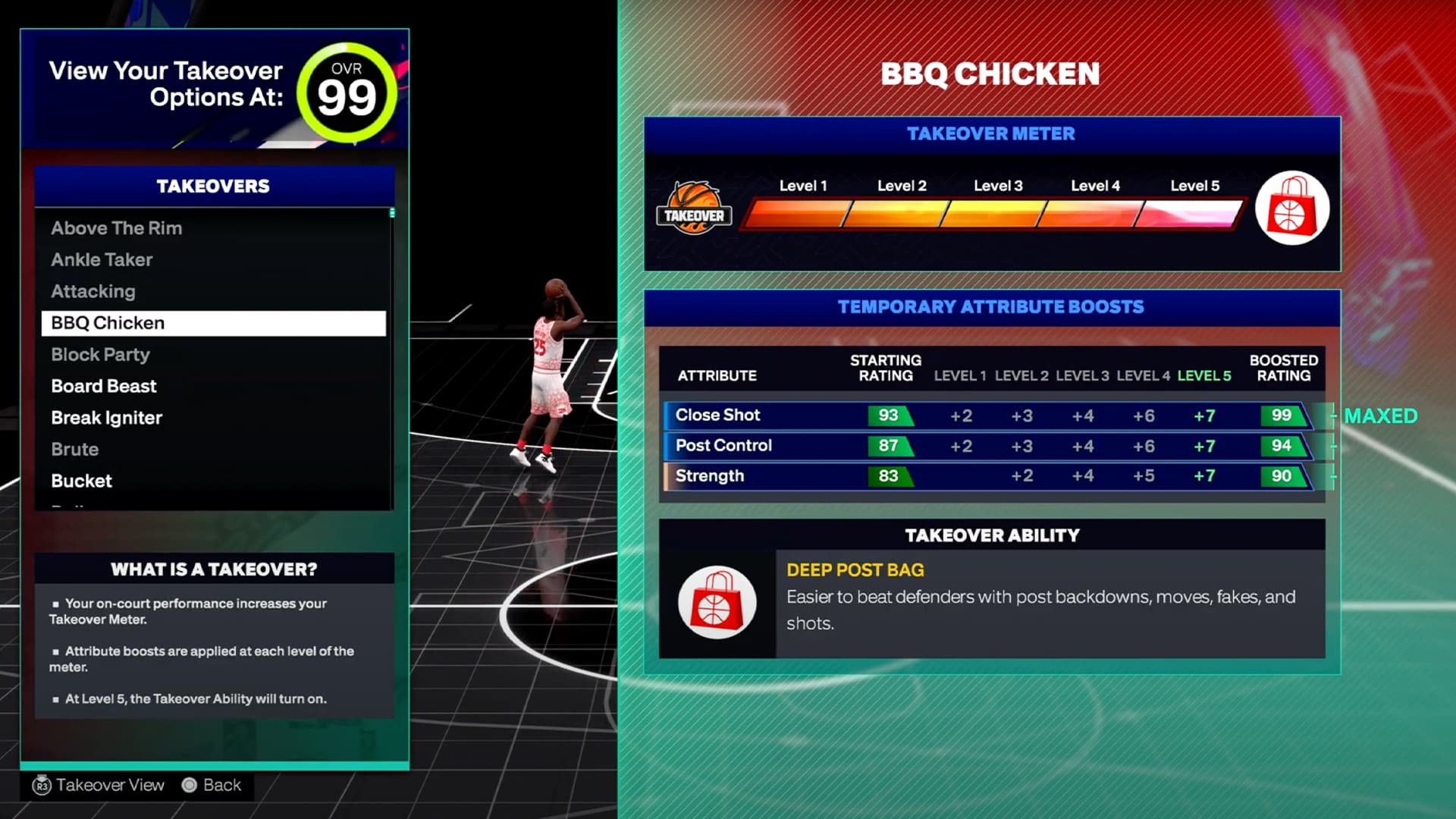Click the green Close Shot rating badge
1456x819 pixels.
(887, 415)
